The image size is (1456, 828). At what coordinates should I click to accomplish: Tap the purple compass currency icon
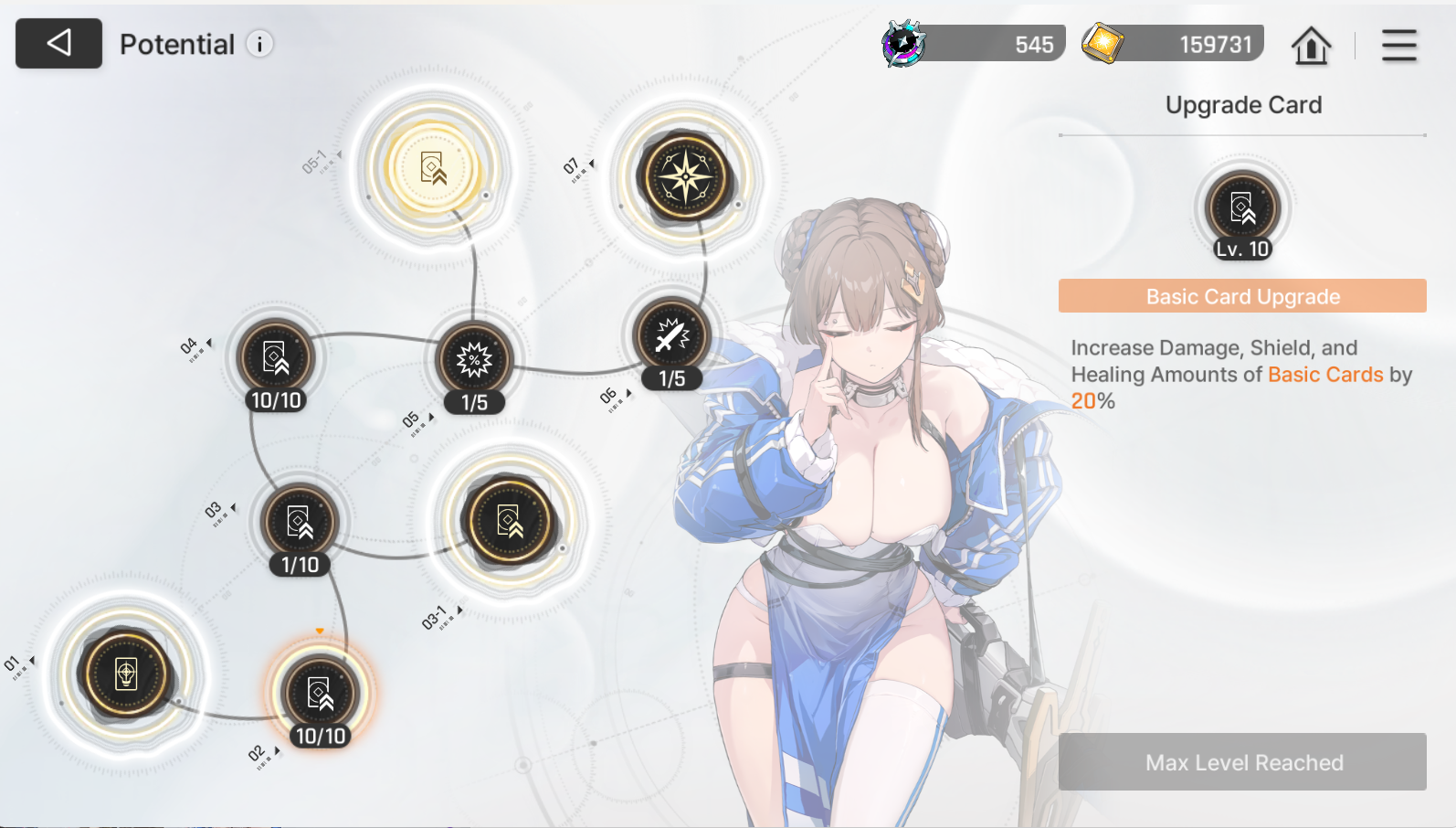(x=903, y=44)
